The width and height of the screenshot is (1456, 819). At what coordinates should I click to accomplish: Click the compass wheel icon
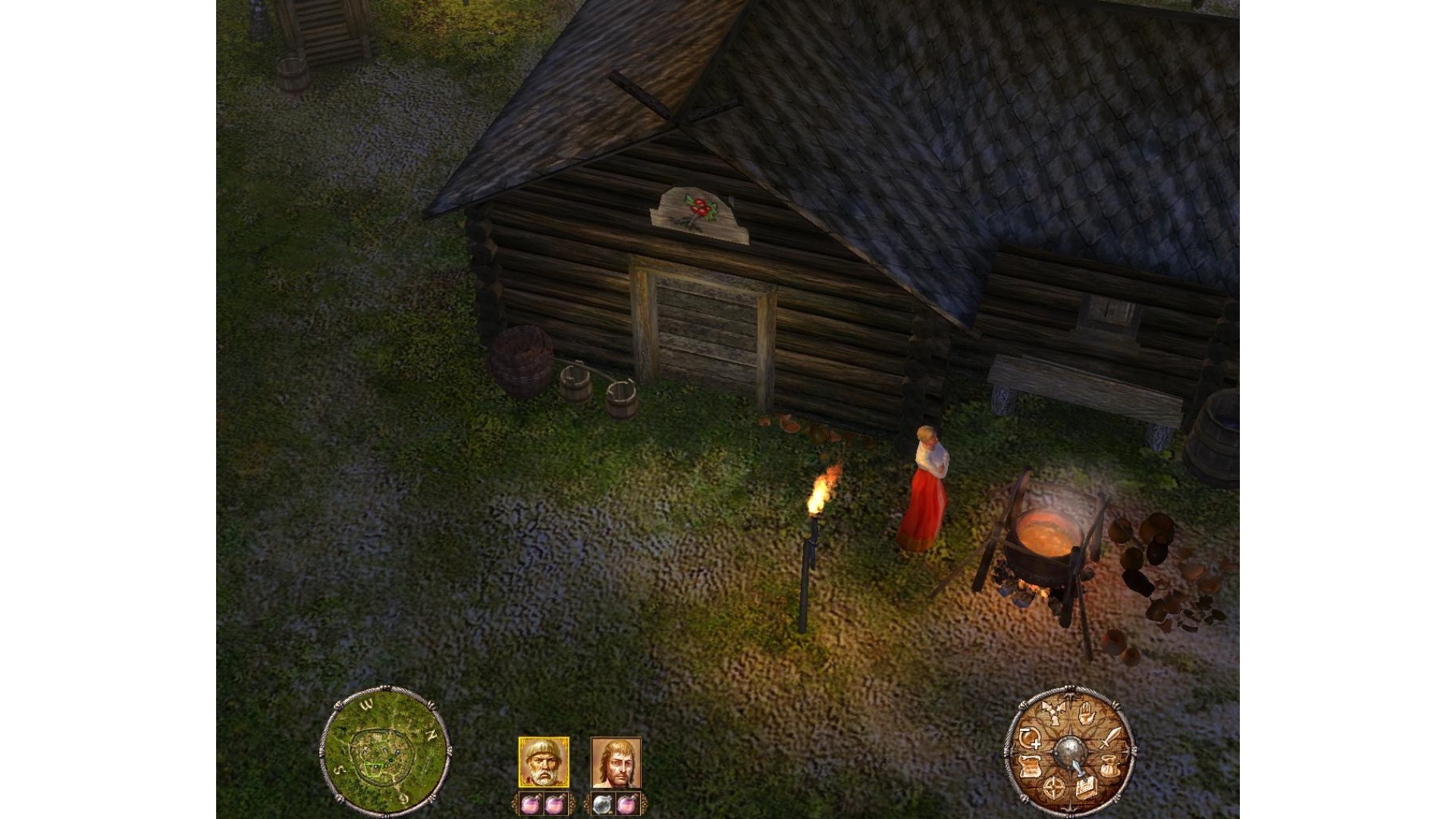tap(1053, 788)
